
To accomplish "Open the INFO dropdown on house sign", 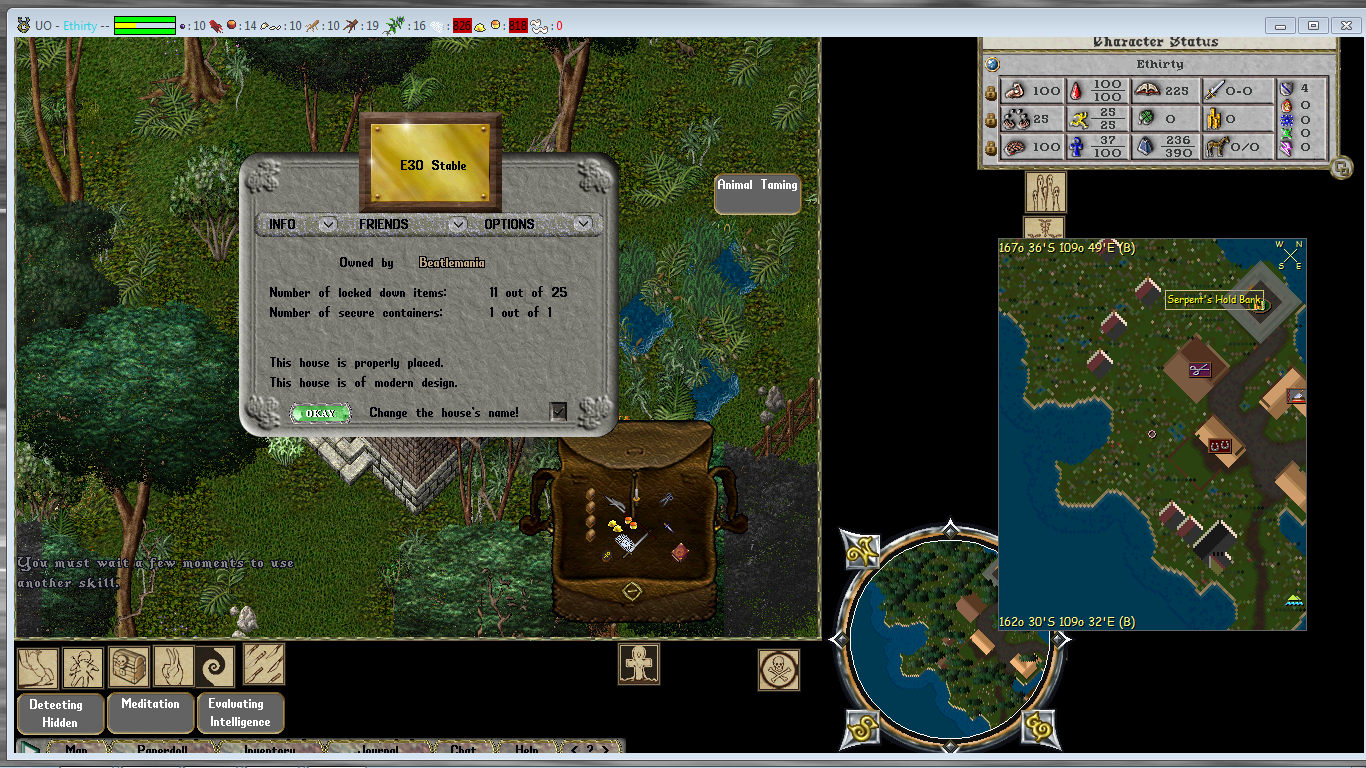I will pos(327,224).
